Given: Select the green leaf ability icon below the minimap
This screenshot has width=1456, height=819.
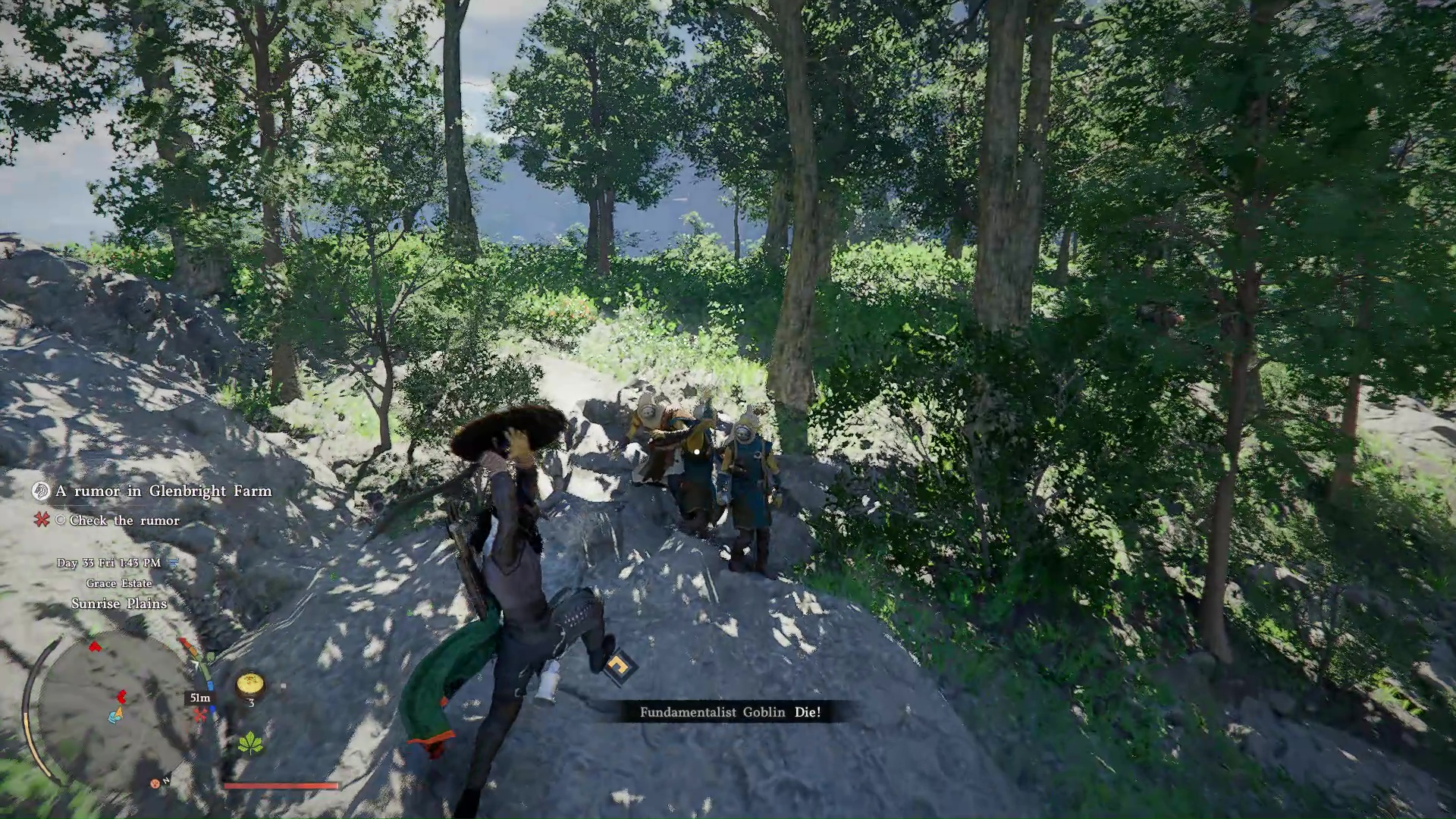Looking at the screenshot, I should pyautogui.click(x=251, y=743).
